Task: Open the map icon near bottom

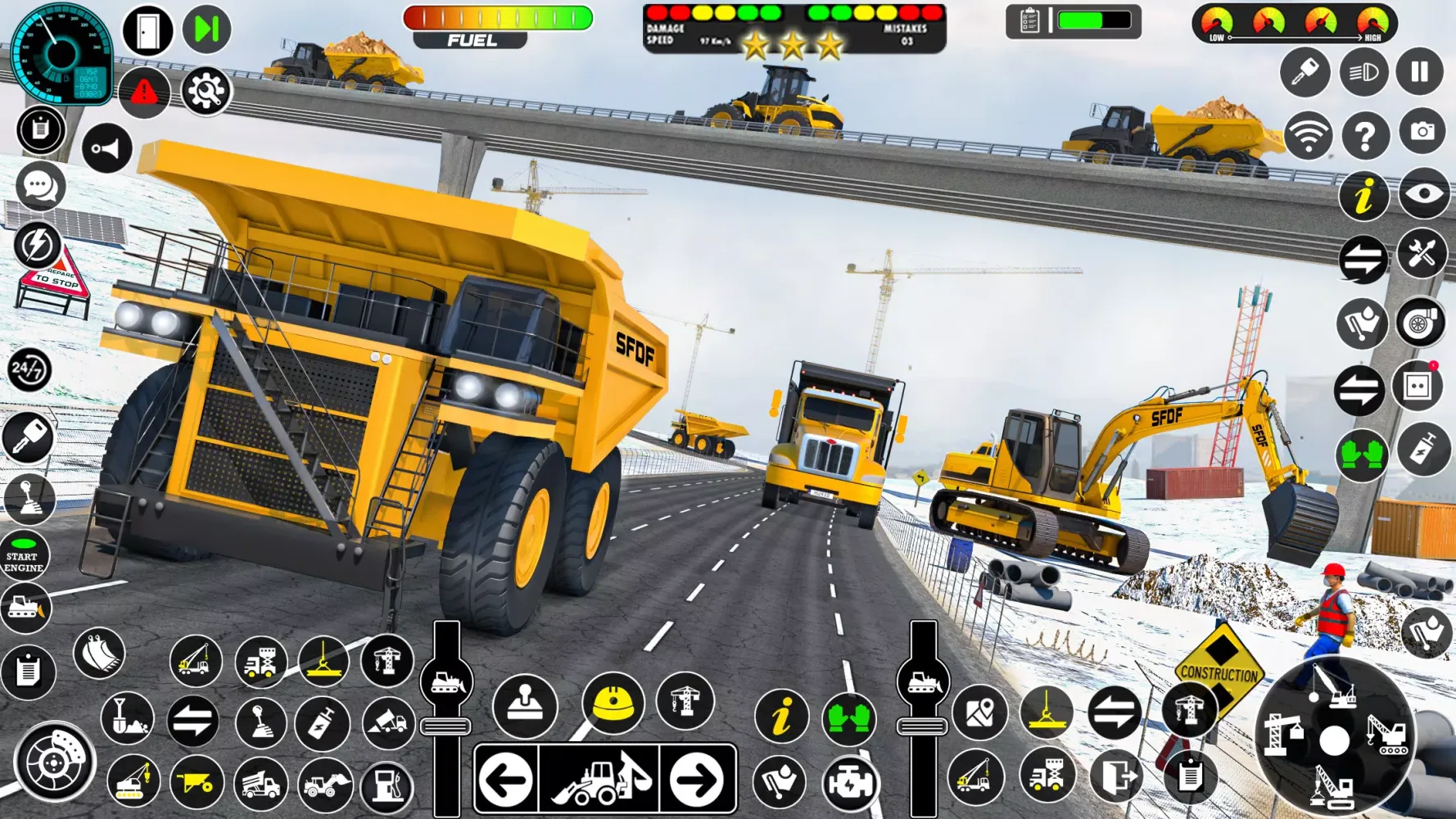Action: [979, 713]
